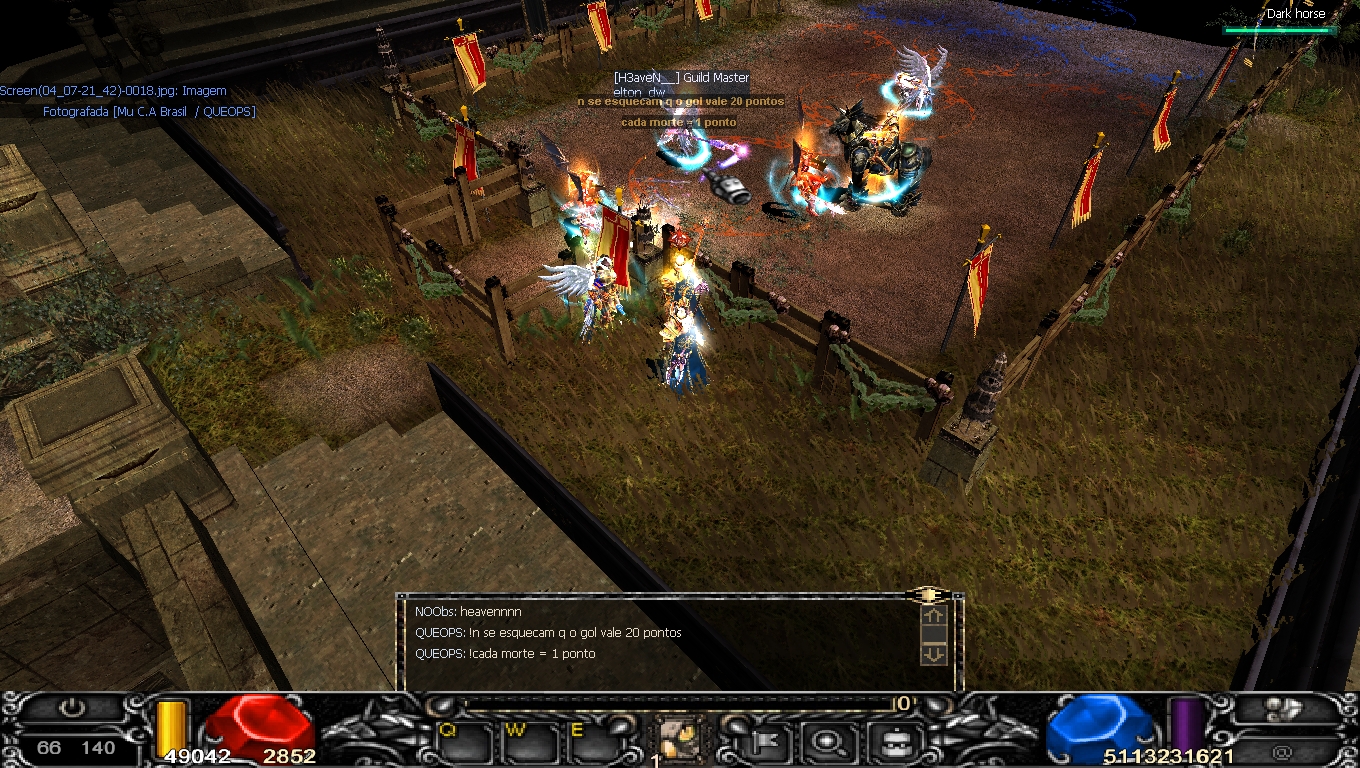The image size is (1360, 768).
Task: Select the Q hotkey slot
Action: coord(466,743)
